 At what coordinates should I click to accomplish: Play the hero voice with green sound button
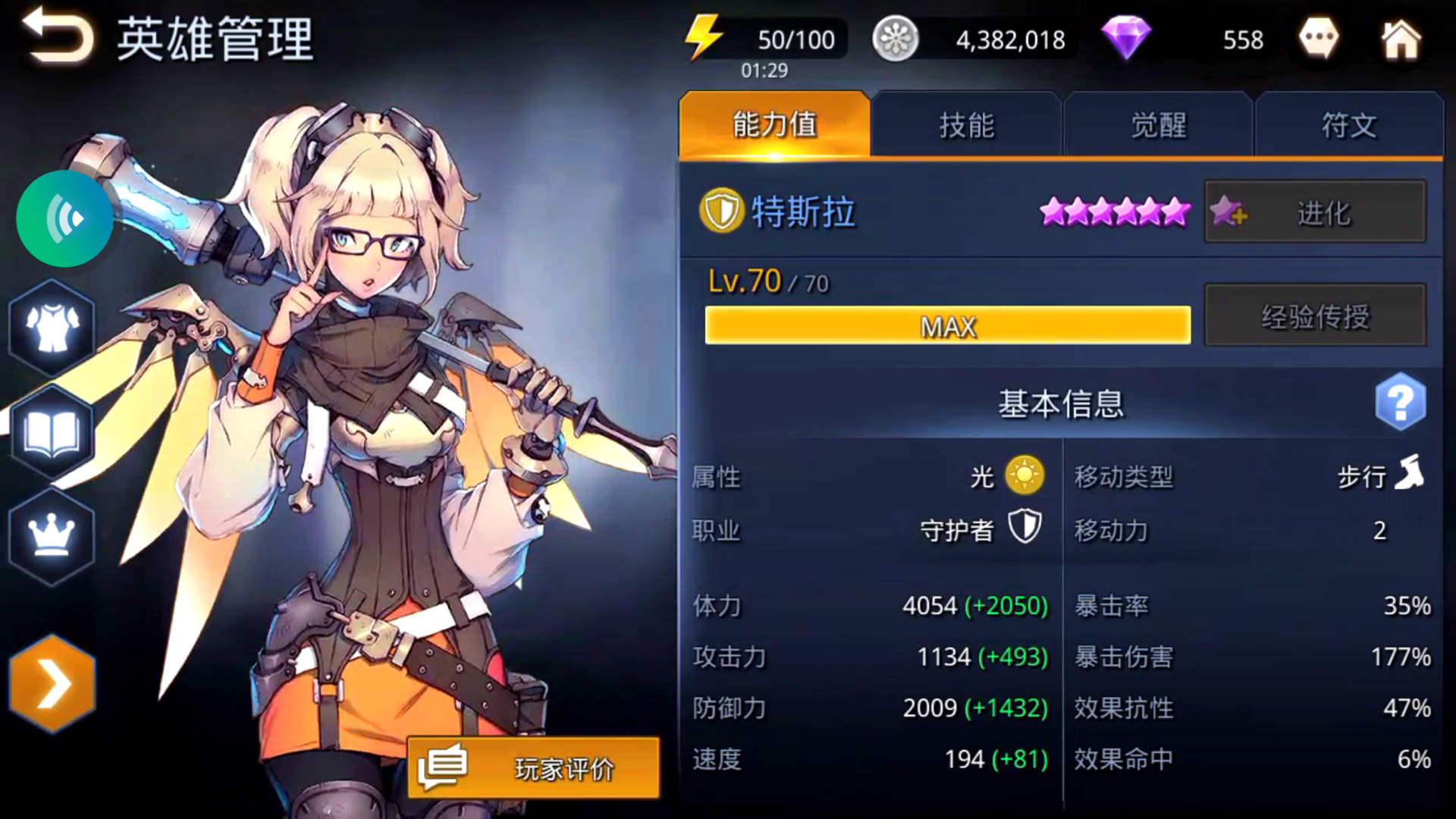tap(64, 219)
